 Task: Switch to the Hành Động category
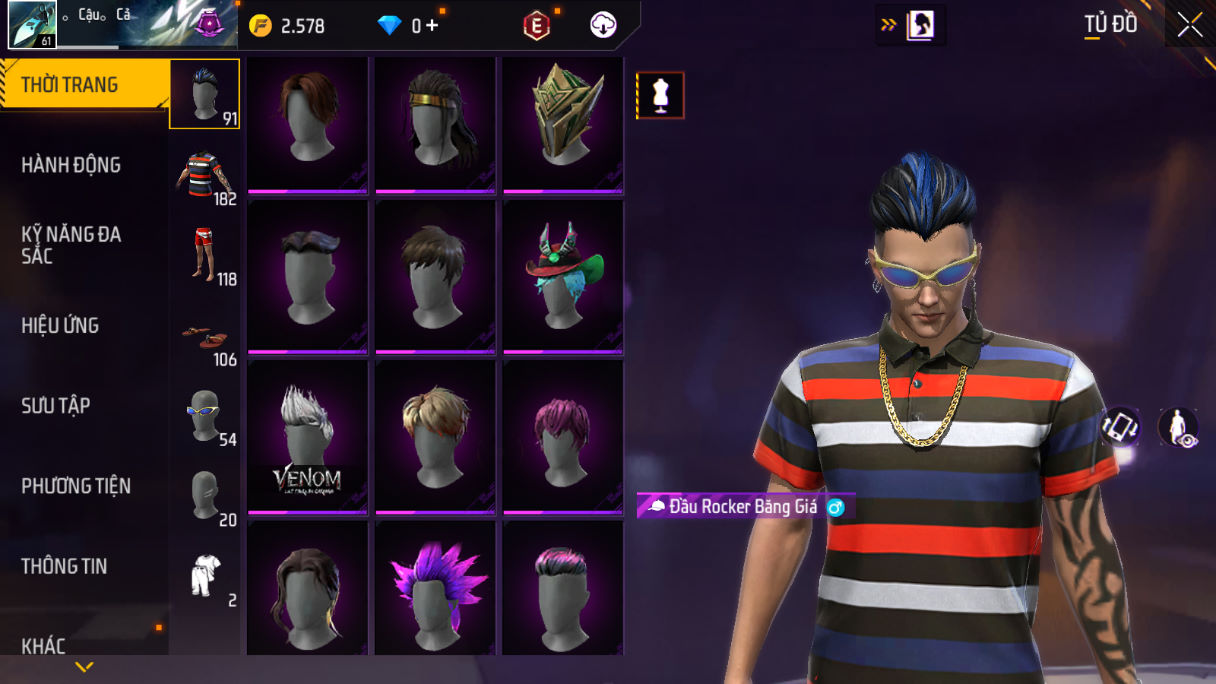point(71,165)
